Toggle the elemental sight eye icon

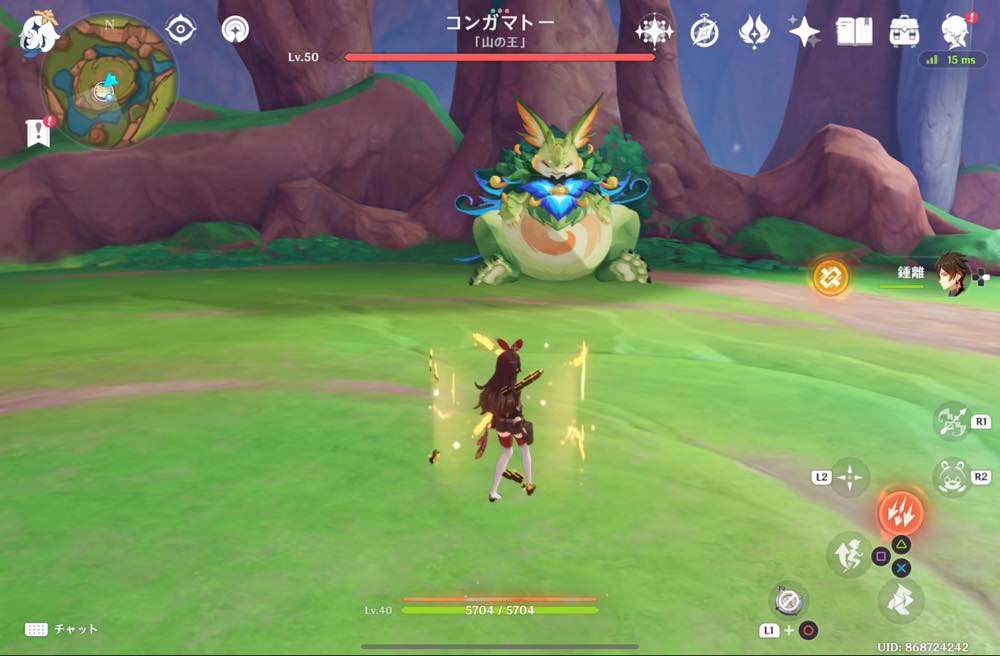click(180, 30)
